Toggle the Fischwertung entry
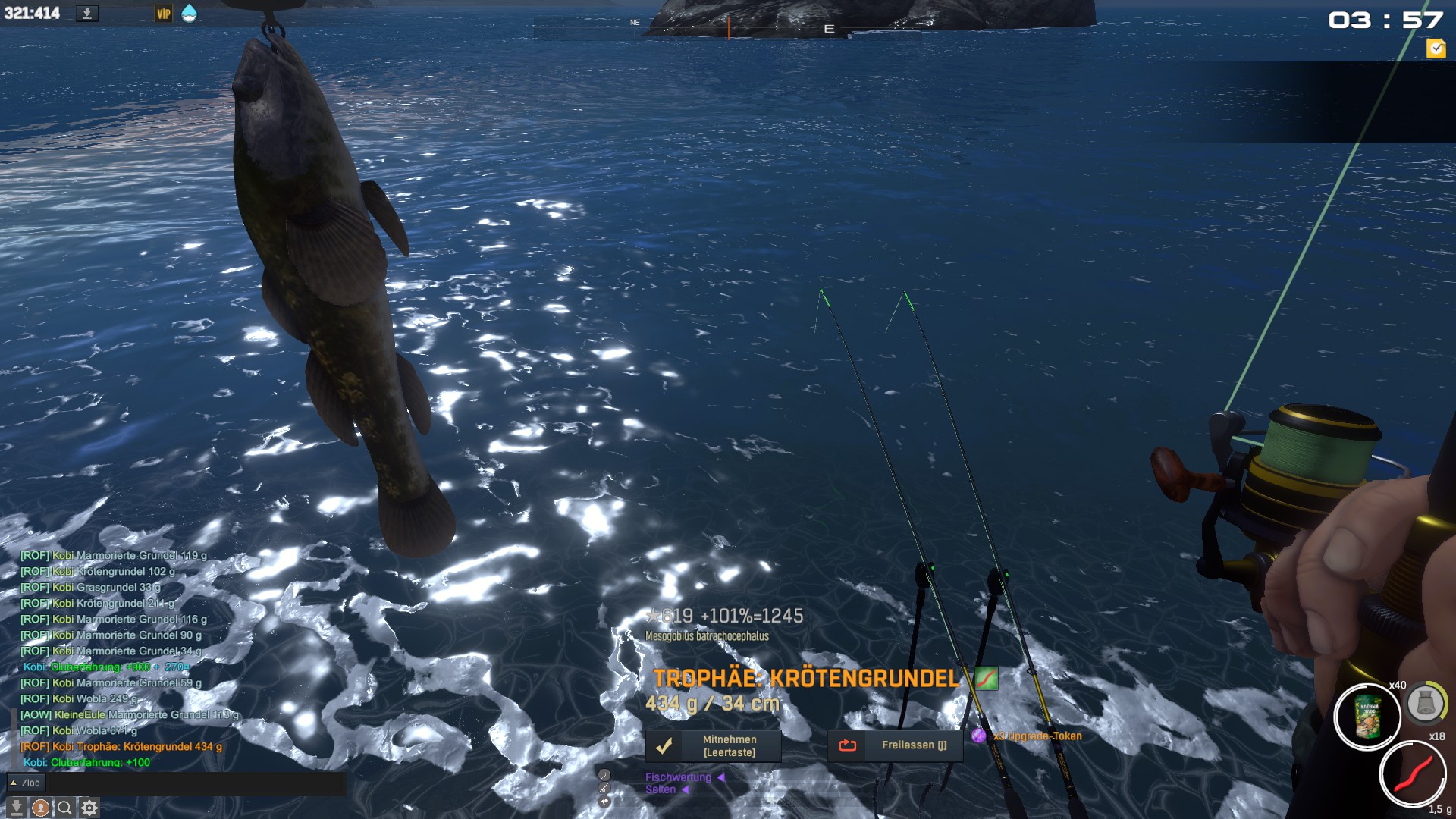This screenshot has height=819, width=1456. tap(679, 777)
